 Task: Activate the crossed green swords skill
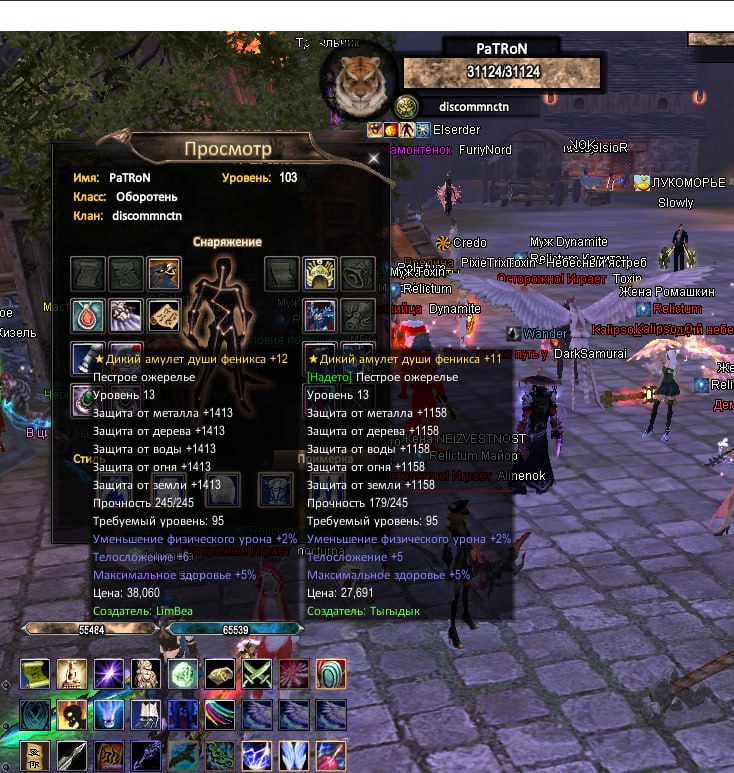[x=257, y=673]
